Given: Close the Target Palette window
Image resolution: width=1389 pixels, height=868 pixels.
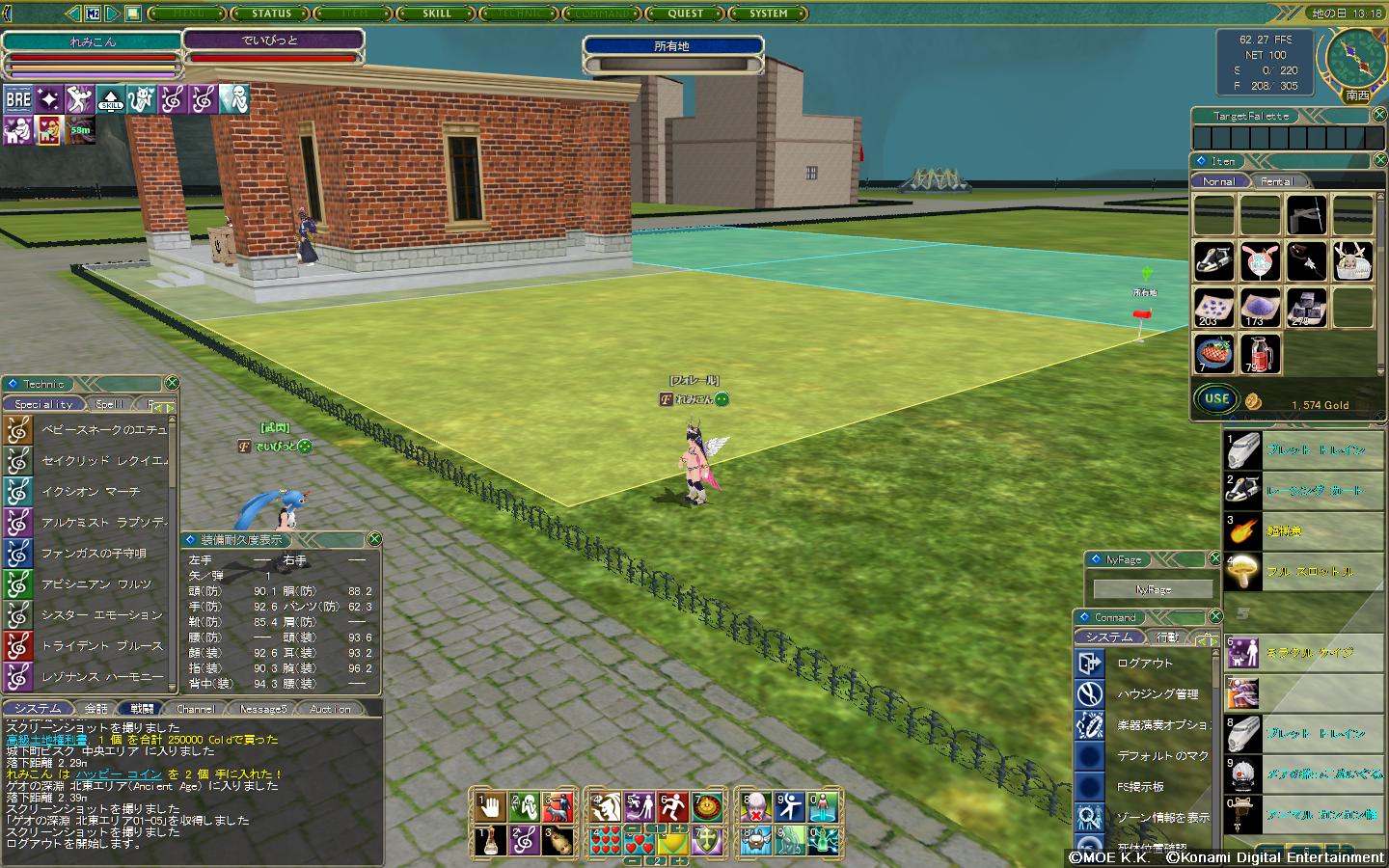Looking at the screenshot, I should click(1379, 115).
